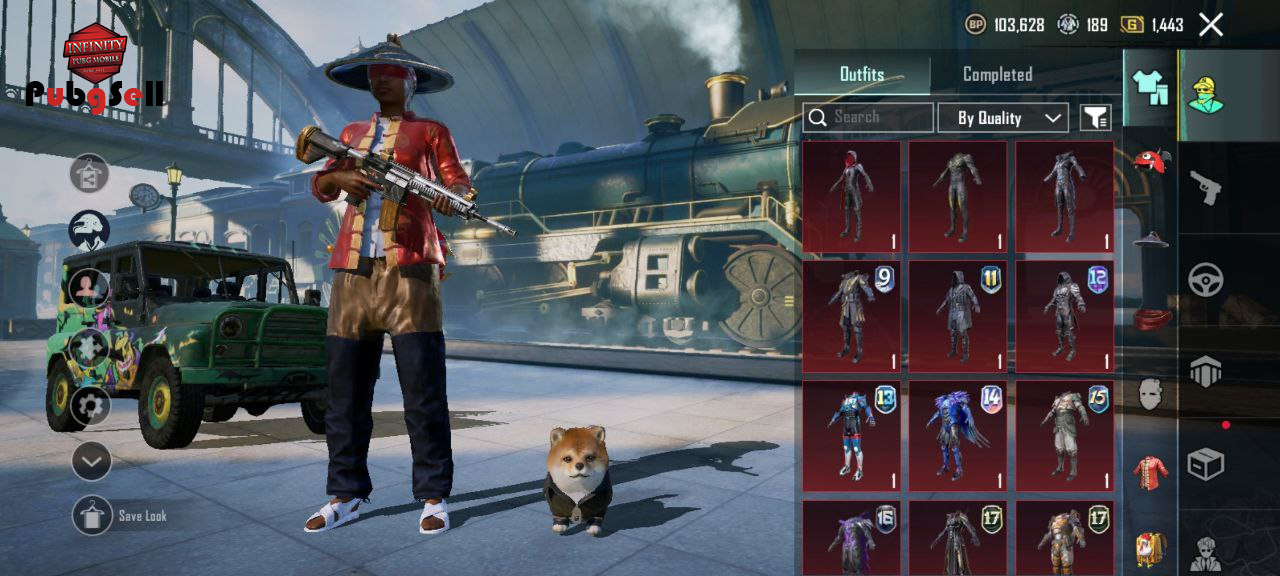
Task: Expand the down-chevron button on the left
Action: [91, 461]
